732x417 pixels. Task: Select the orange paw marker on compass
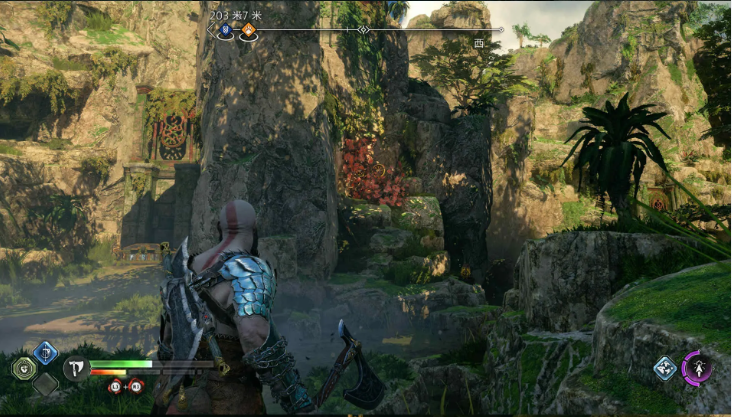pyautogui.click(x=247, y=31)
